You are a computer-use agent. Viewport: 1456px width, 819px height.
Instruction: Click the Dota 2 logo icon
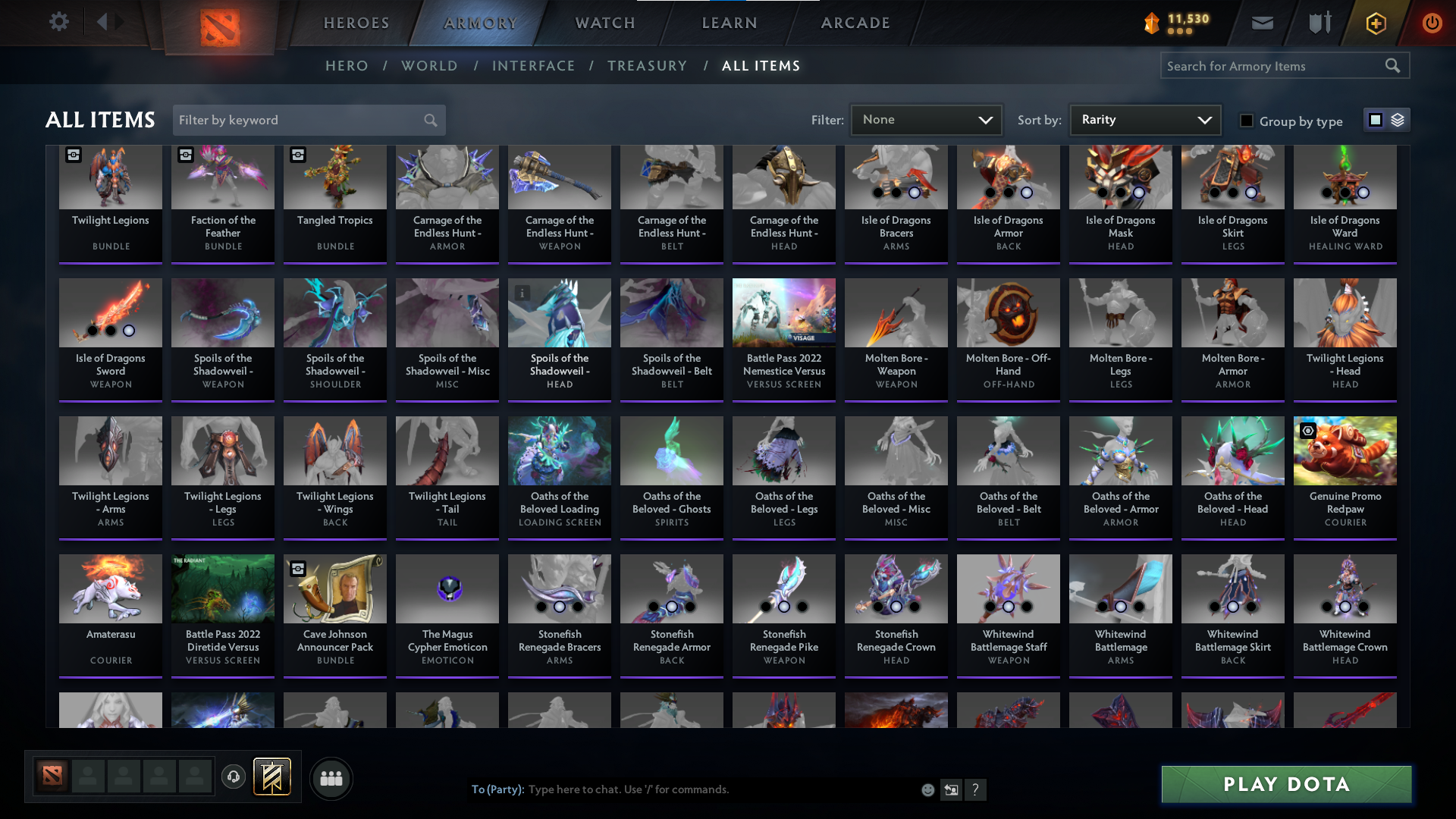pos(219,23)
